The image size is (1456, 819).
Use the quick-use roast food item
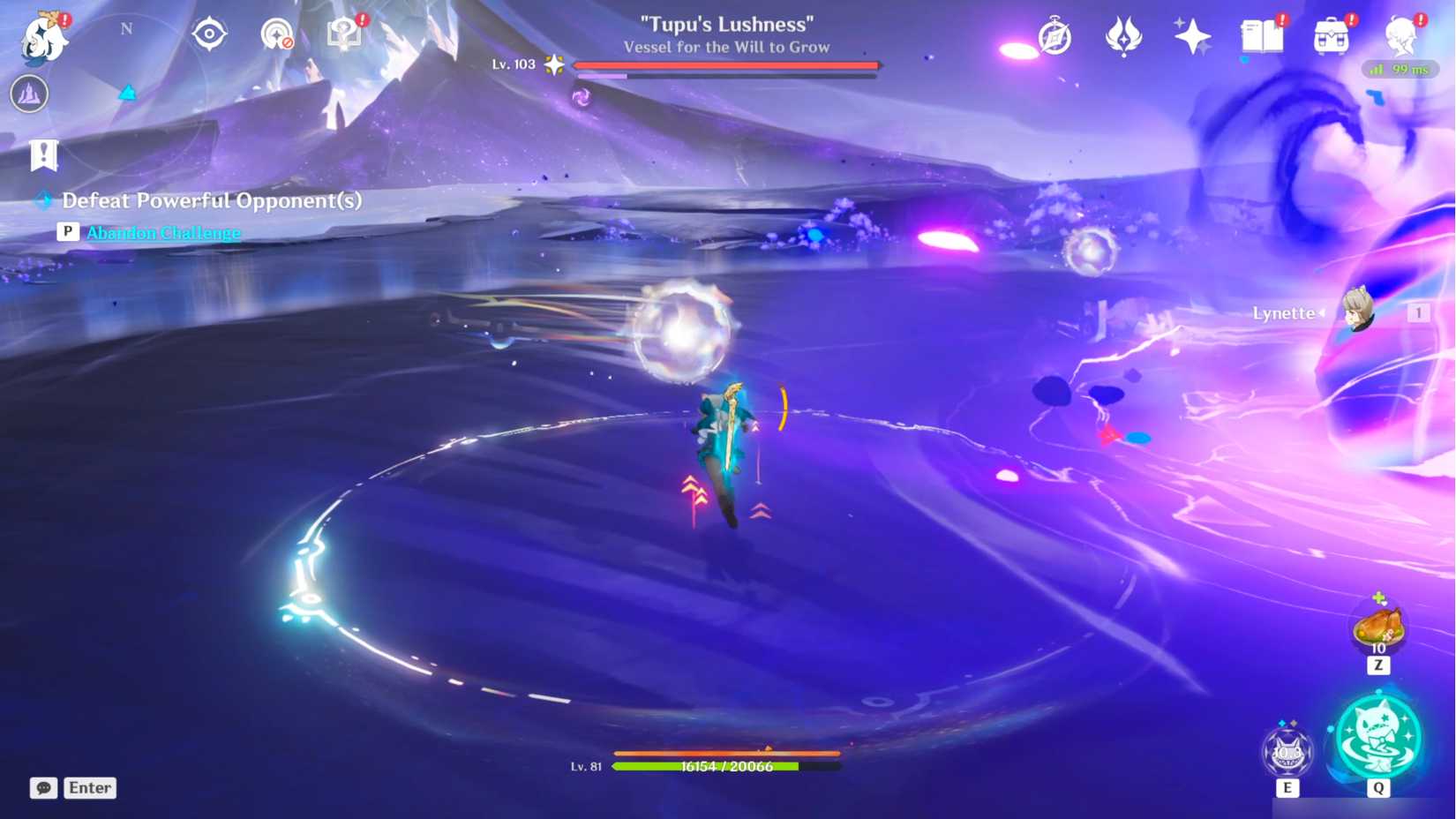1378,627
